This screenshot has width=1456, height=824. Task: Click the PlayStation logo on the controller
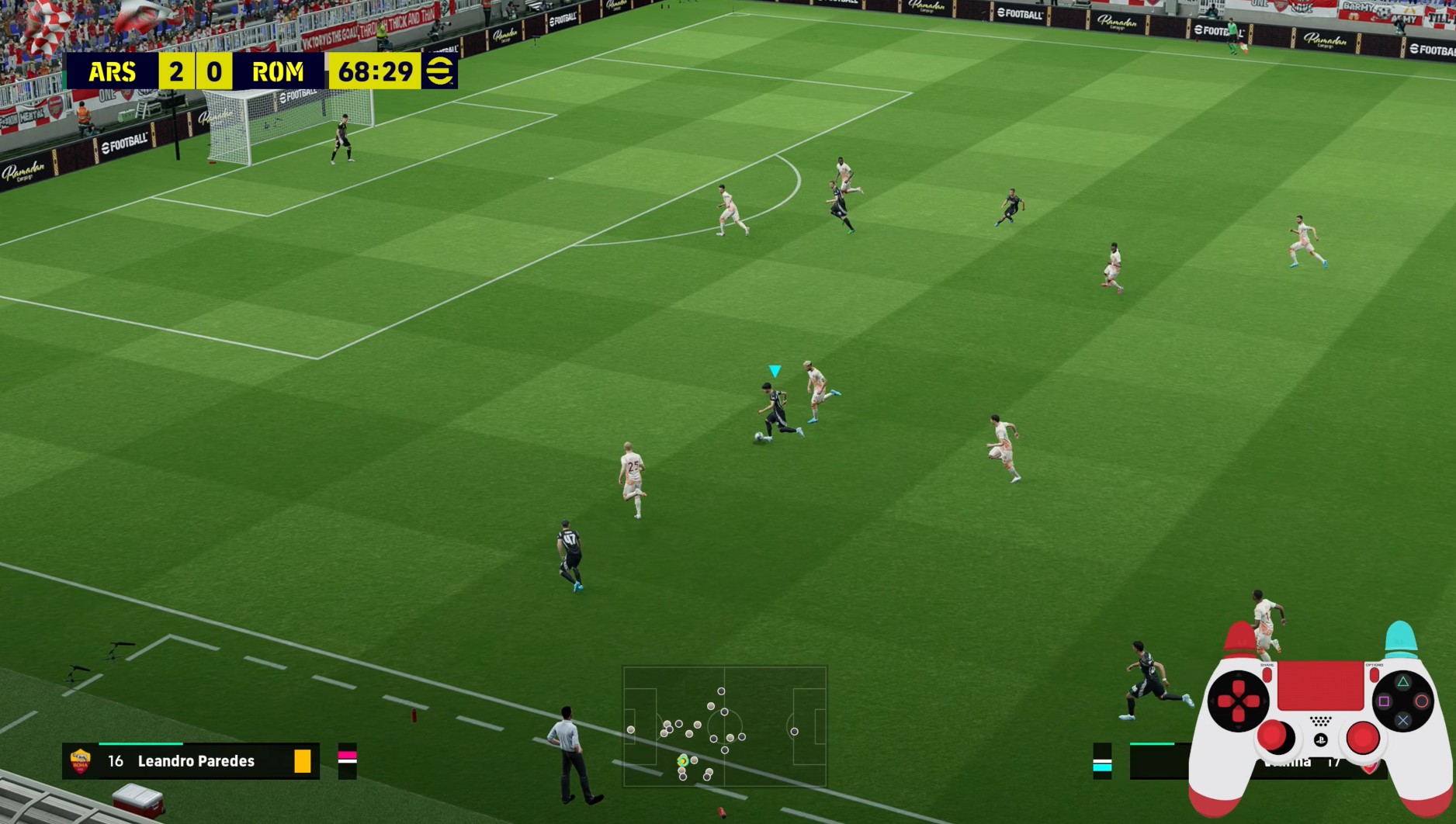point(1321,740)
